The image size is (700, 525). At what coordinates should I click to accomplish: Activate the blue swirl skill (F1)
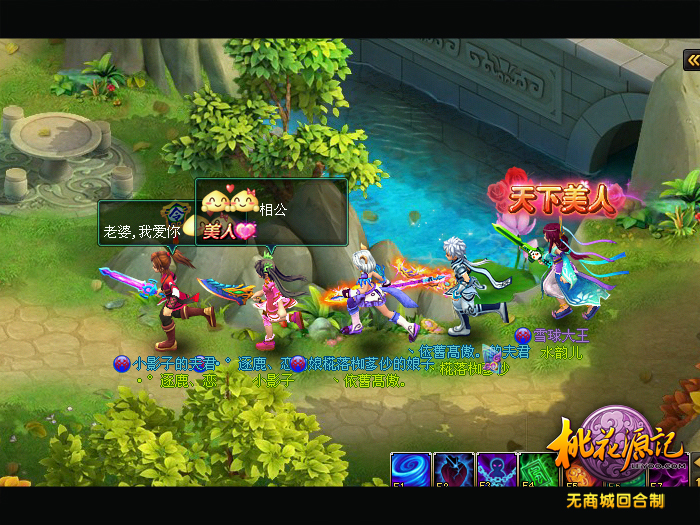click(410, 469)
